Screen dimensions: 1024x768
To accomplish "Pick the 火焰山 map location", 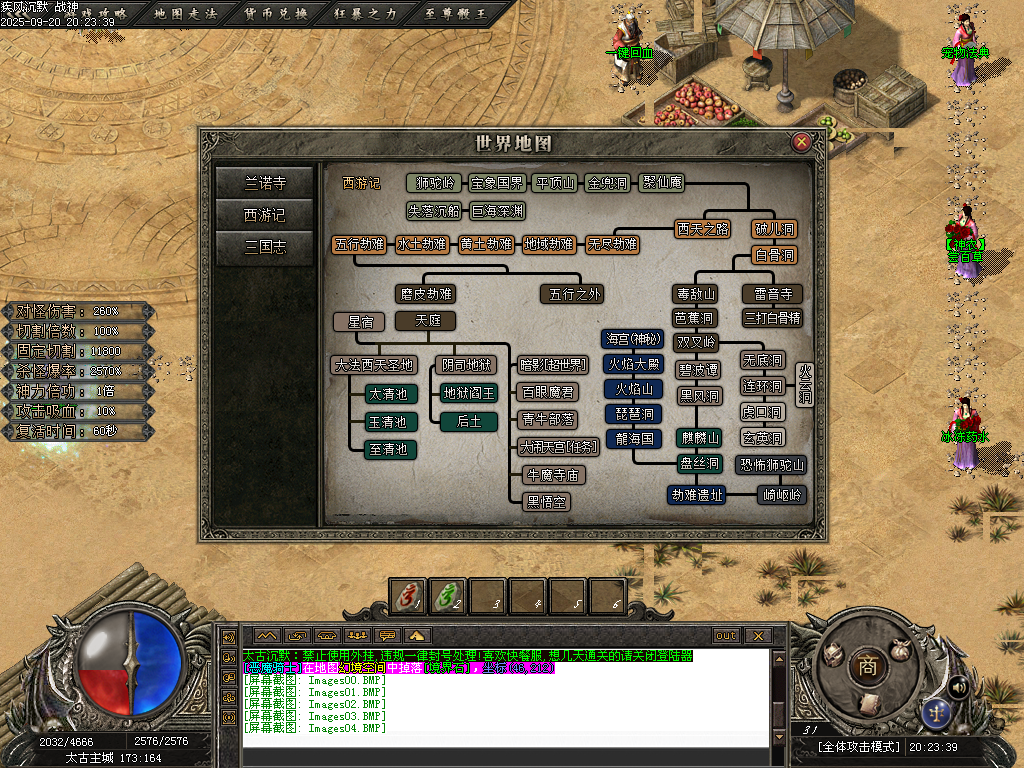I will tap(634, 389).
